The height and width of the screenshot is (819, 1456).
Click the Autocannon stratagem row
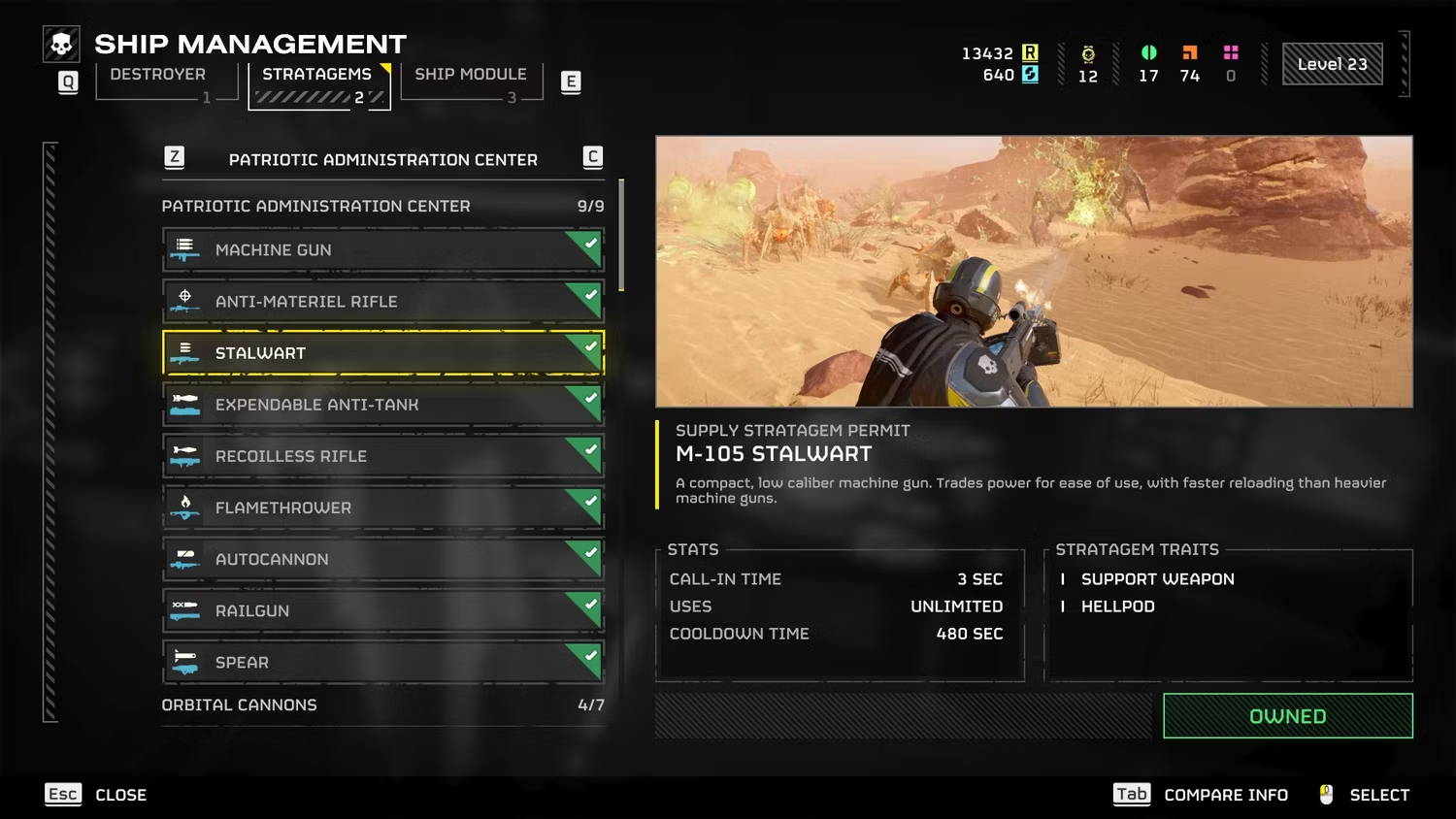click(382, 559)
